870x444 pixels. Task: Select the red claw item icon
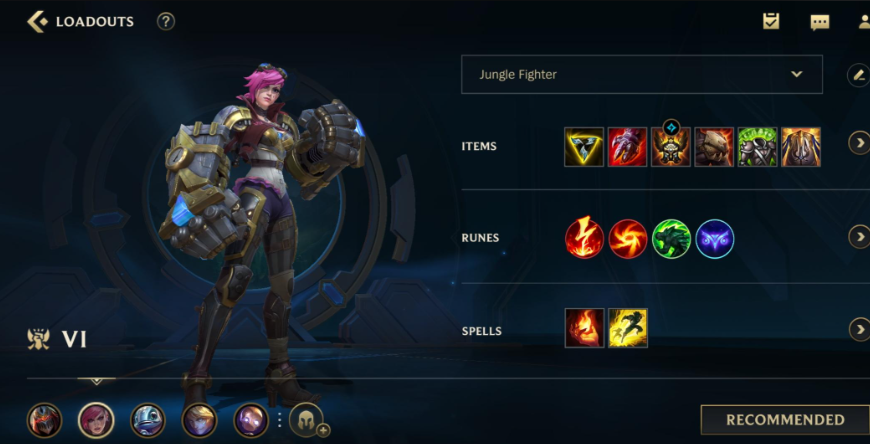[x=627, y=147]
